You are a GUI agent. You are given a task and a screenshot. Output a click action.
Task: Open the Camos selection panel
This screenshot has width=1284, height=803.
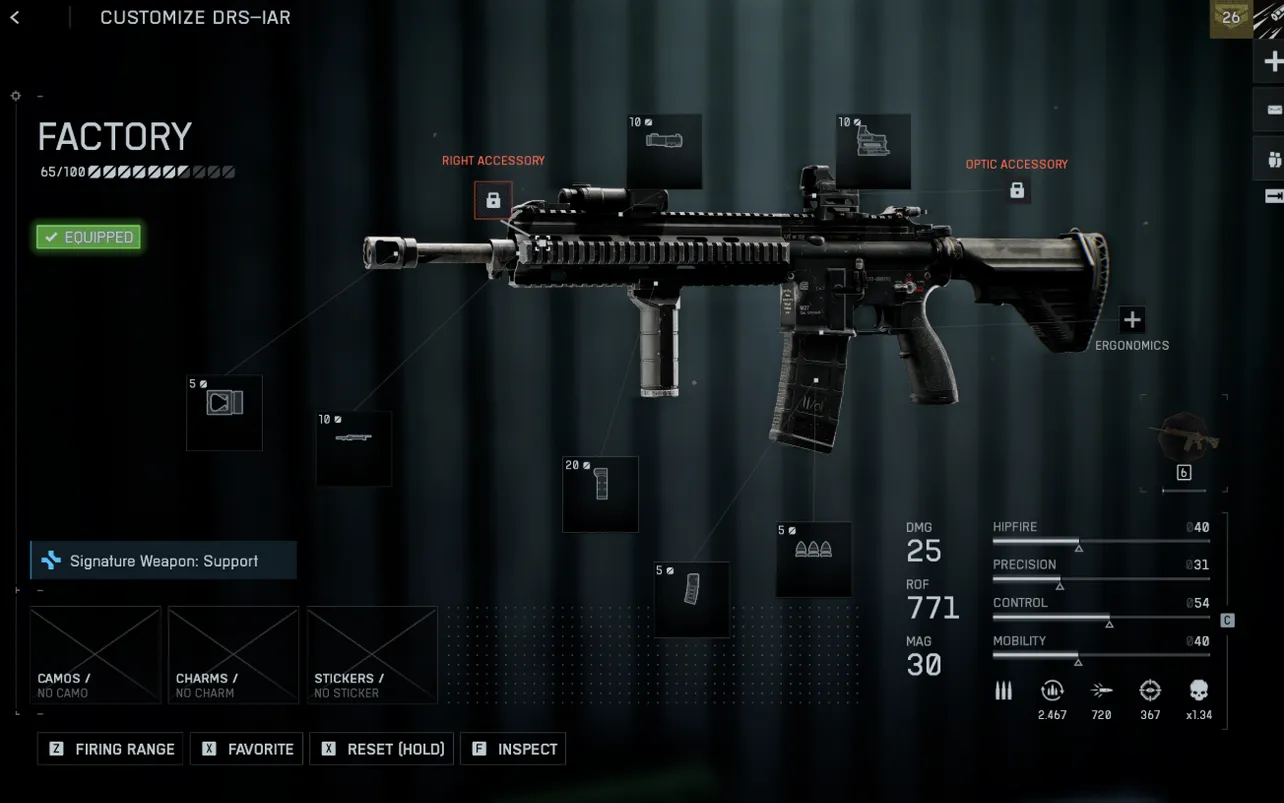tap(95, 655)
